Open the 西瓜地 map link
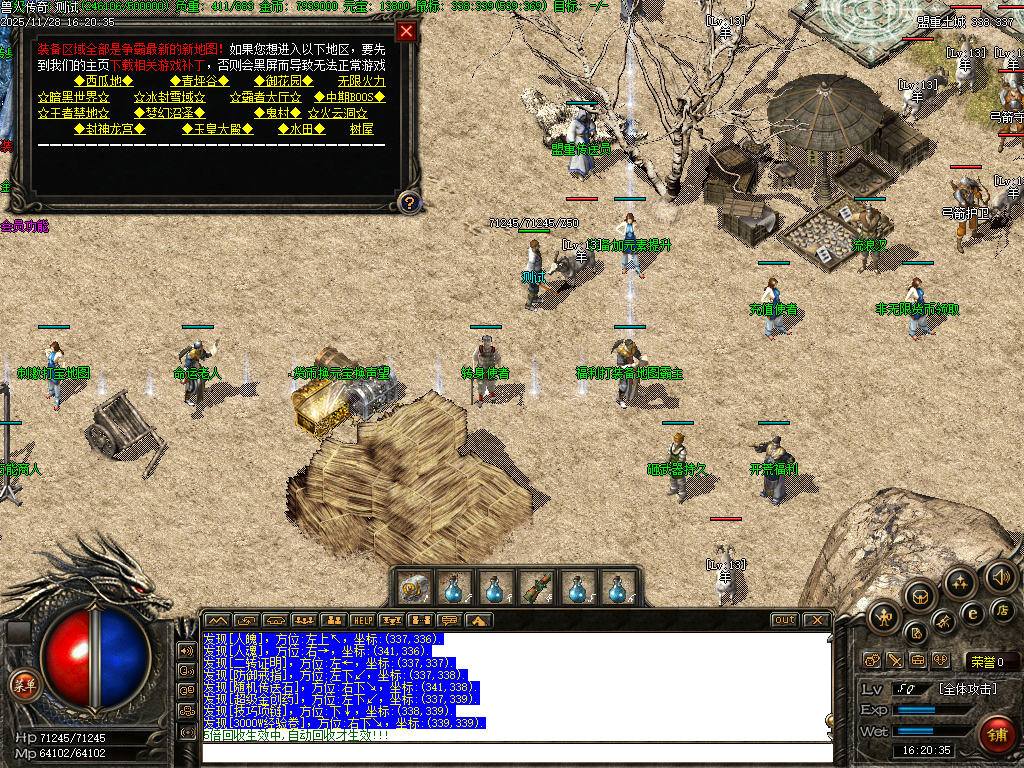The height and width of the screenshot is (768, 1024). click(x=109, y=81)
